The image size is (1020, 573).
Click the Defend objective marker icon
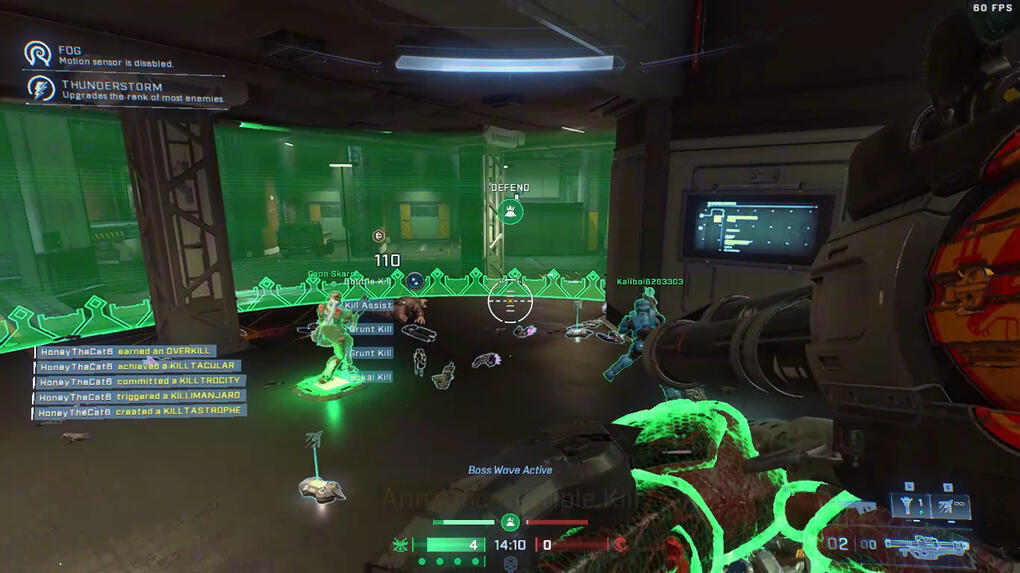point(511,211)
